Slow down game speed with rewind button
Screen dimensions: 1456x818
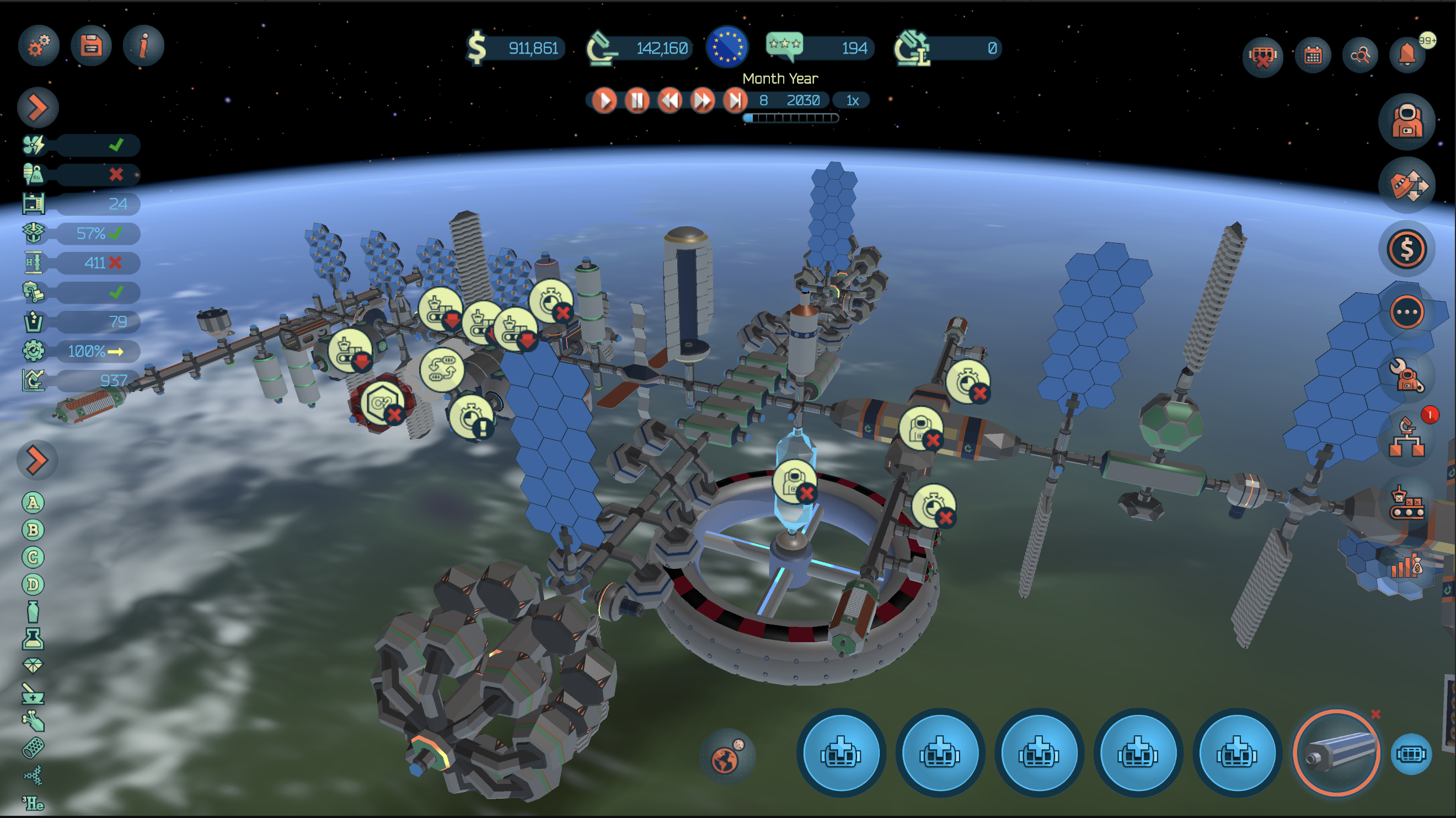[x=670, y=101]
